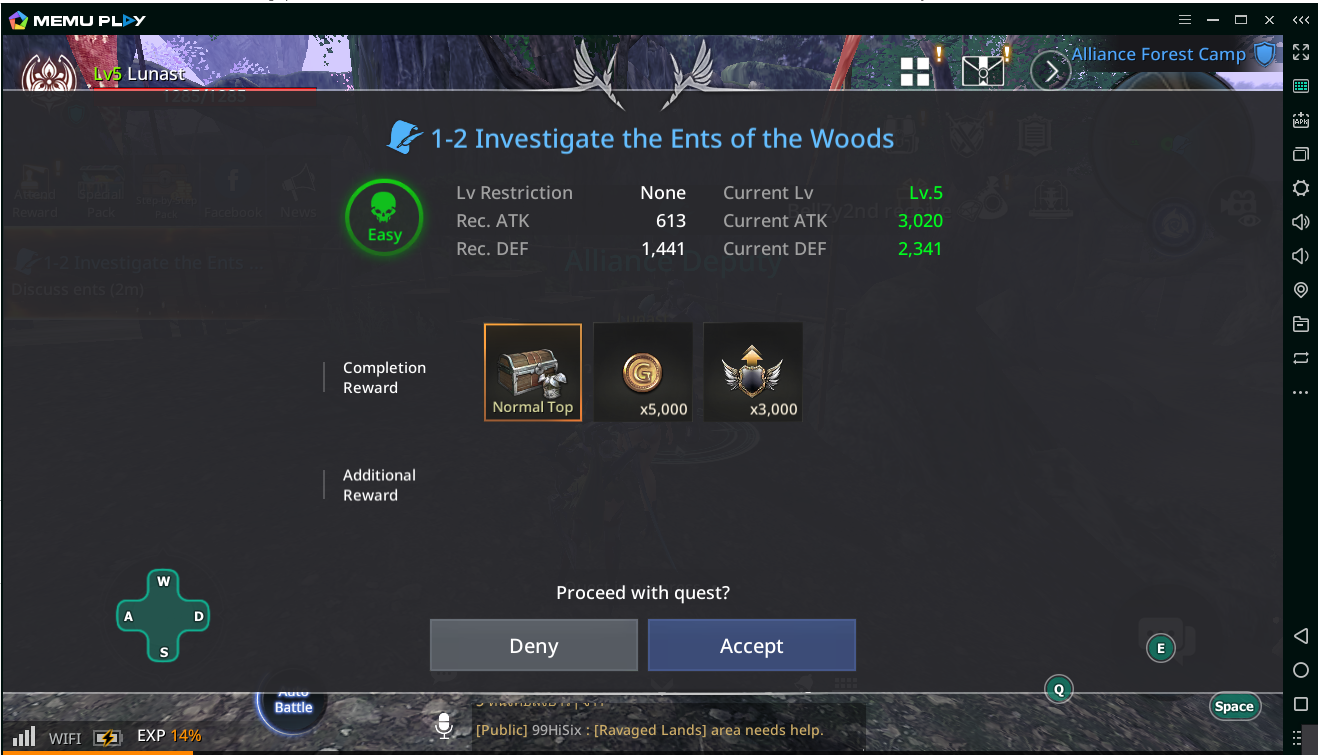Select the Normal Top chest reward
The image size is (1318, 755).
tap(533, 372)
